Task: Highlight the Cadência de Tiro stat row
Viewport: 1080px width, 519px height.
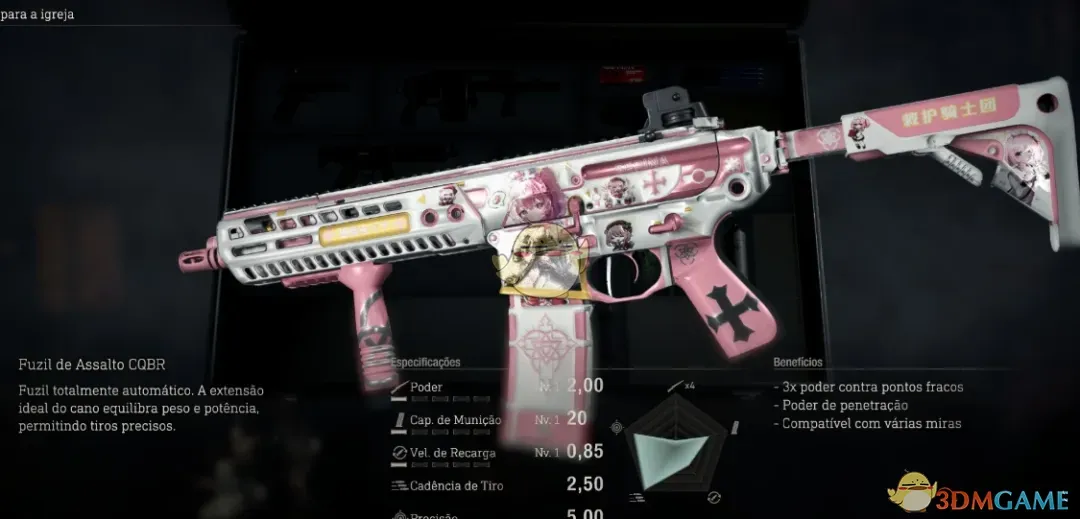Action: pyautogui.click(x=495, y=485)
